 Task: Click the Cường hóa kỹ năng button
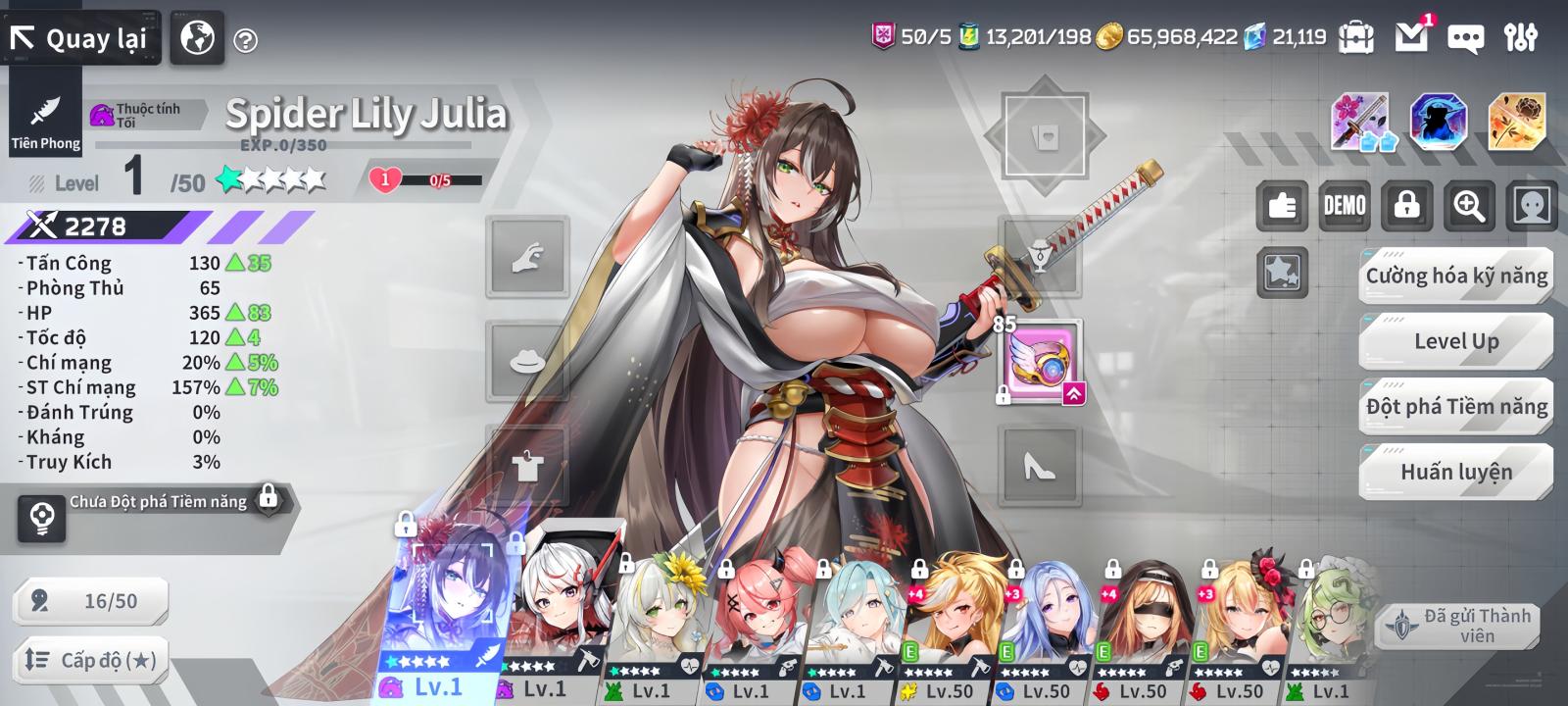(1456, 277)
